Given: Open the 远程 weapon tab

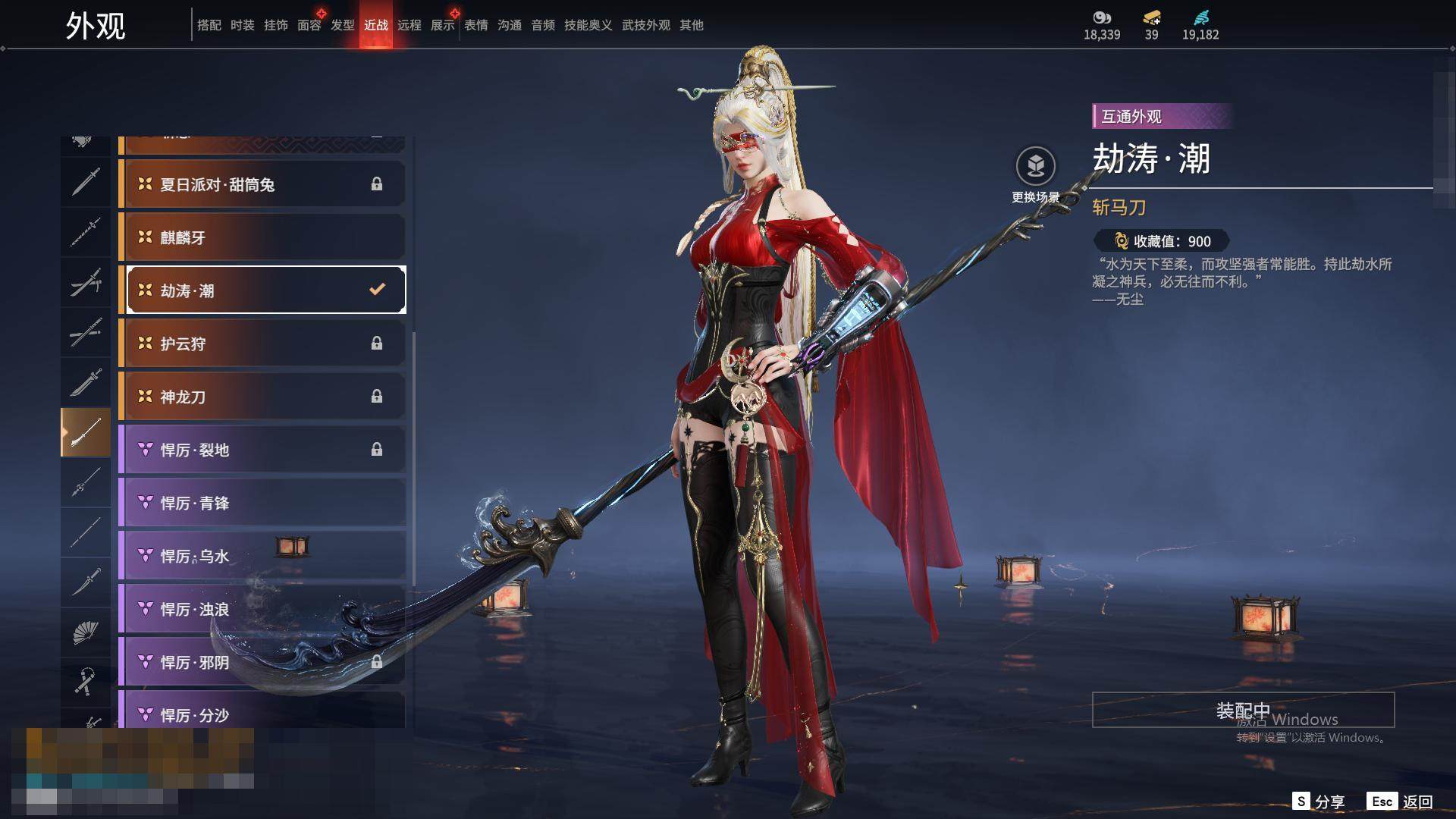Looking at the screenshot, I should pyautogui.click(x=409, y=25).
